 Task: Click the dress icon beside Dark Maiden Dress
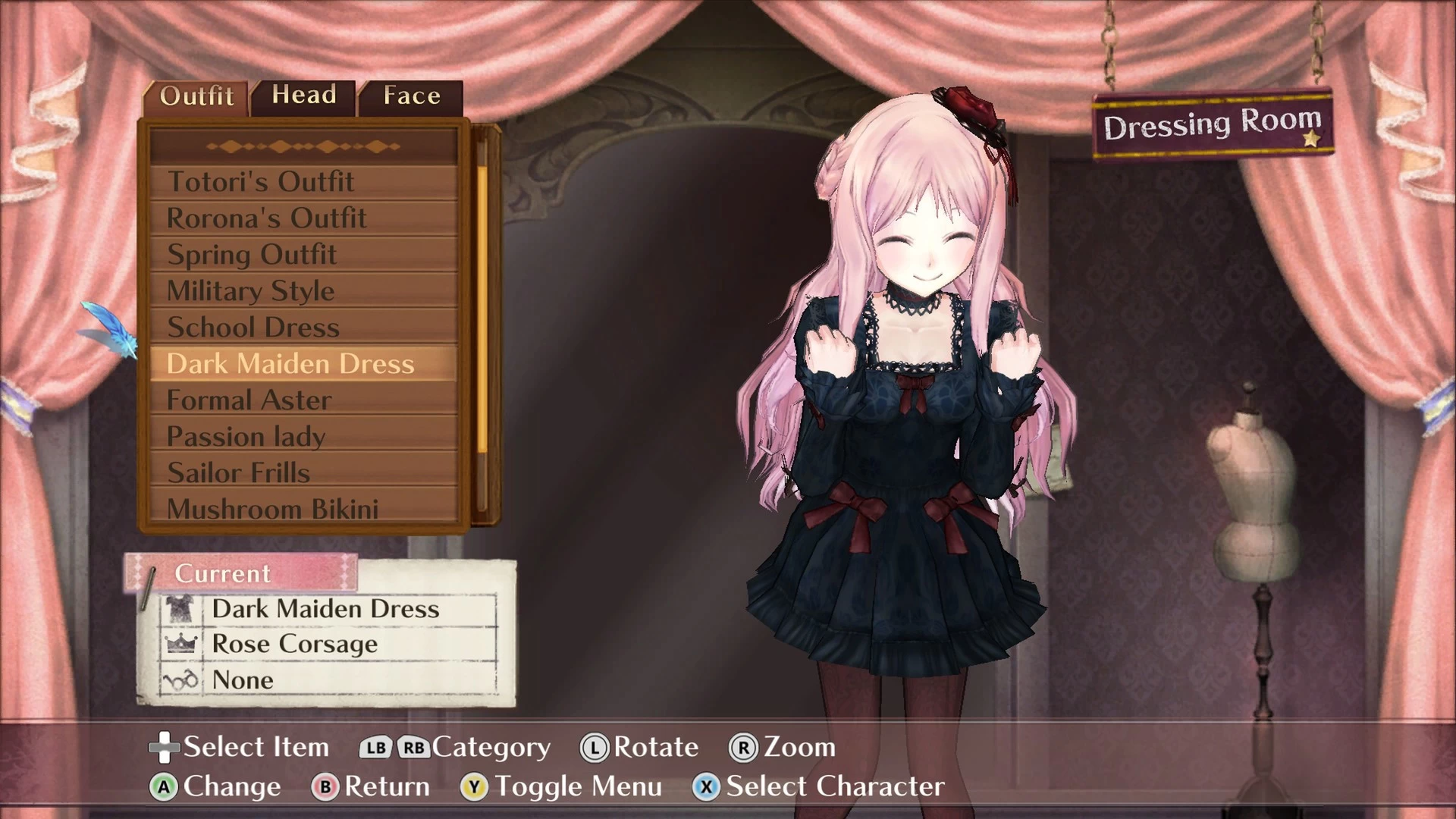point(180,608)
